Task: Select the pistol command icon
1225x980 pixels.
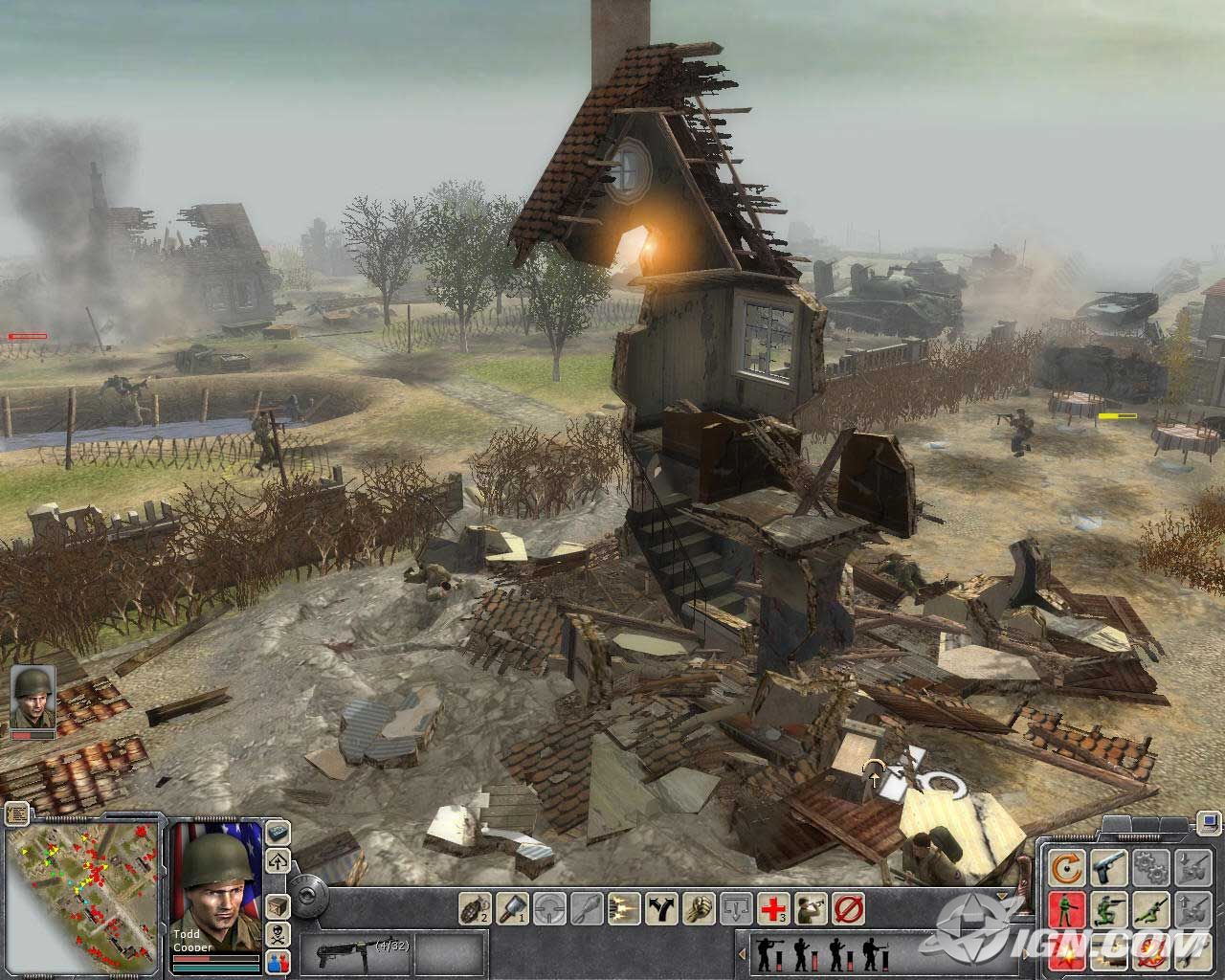Action: pos(1108,867)
